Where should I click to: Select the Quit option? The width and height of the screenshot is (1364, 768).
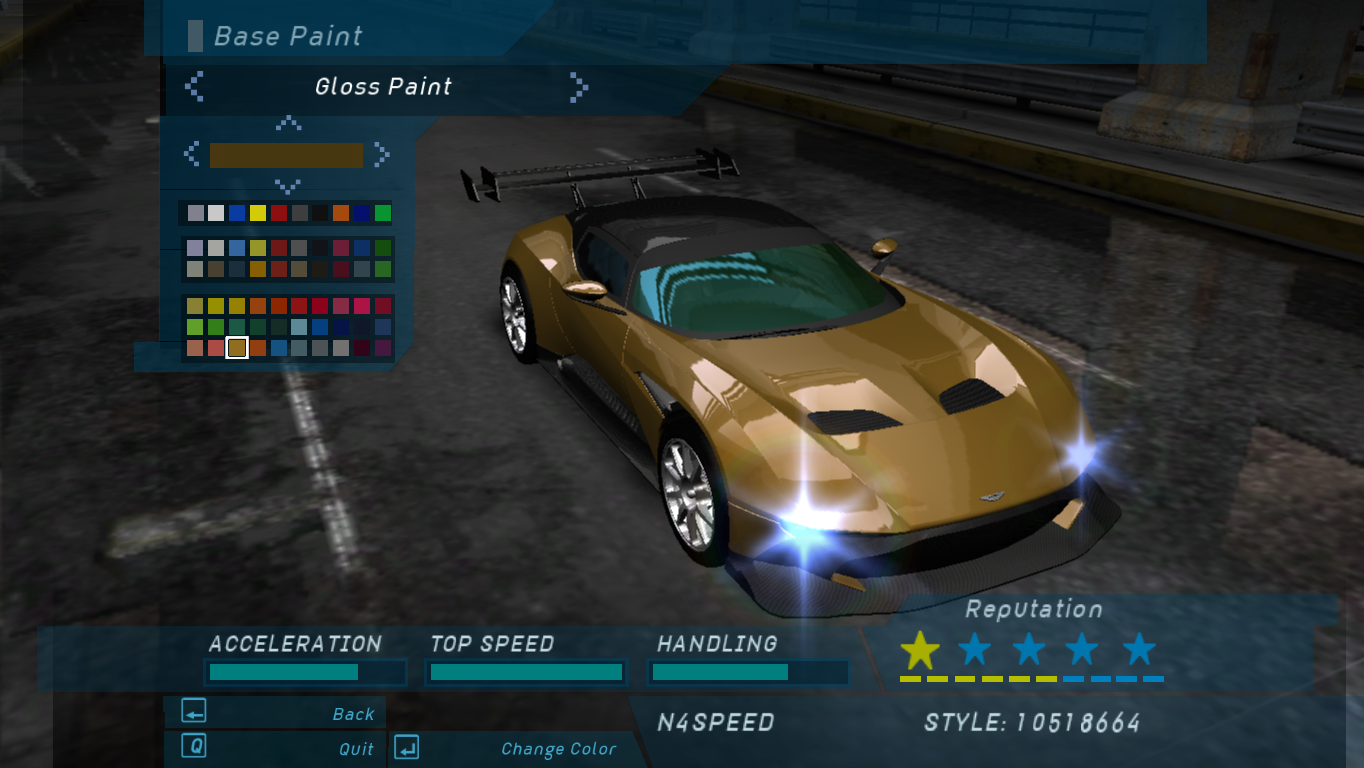coord(275,748)
